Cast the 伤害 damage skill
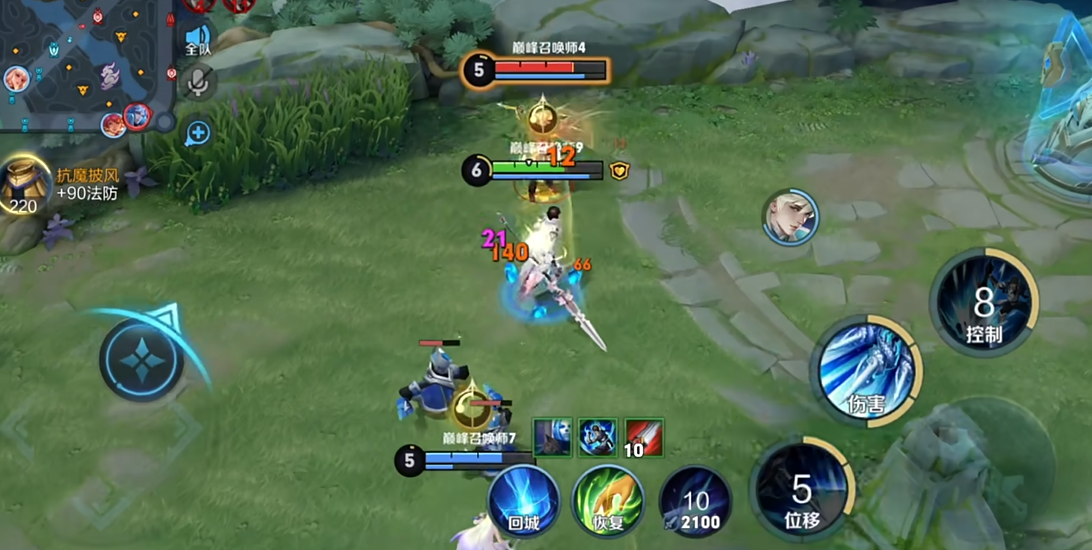The width and height of the screenshot is (1092, 550). coord(865,371)
